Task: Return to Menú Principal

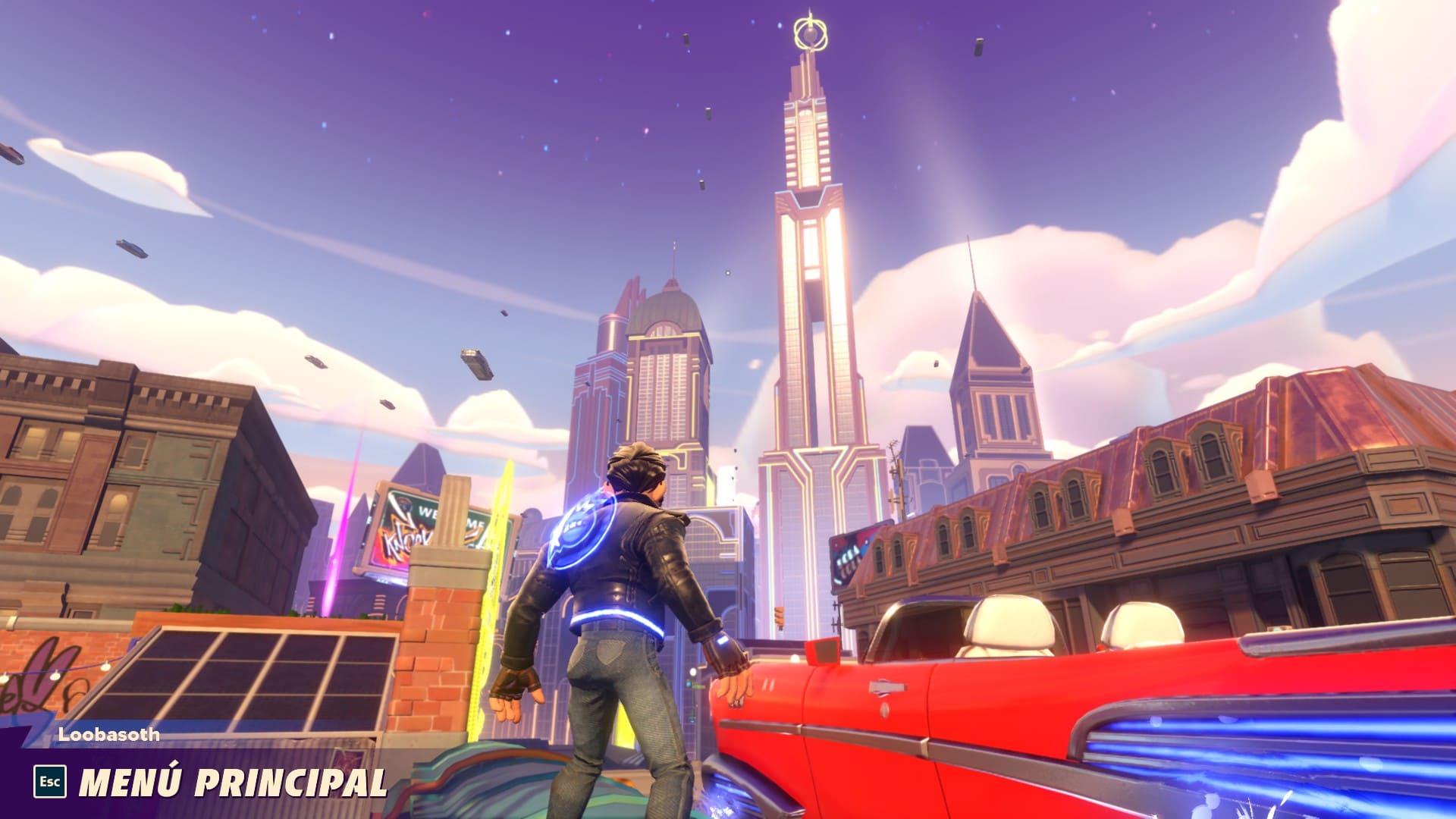Action: [x=231, y=782]
